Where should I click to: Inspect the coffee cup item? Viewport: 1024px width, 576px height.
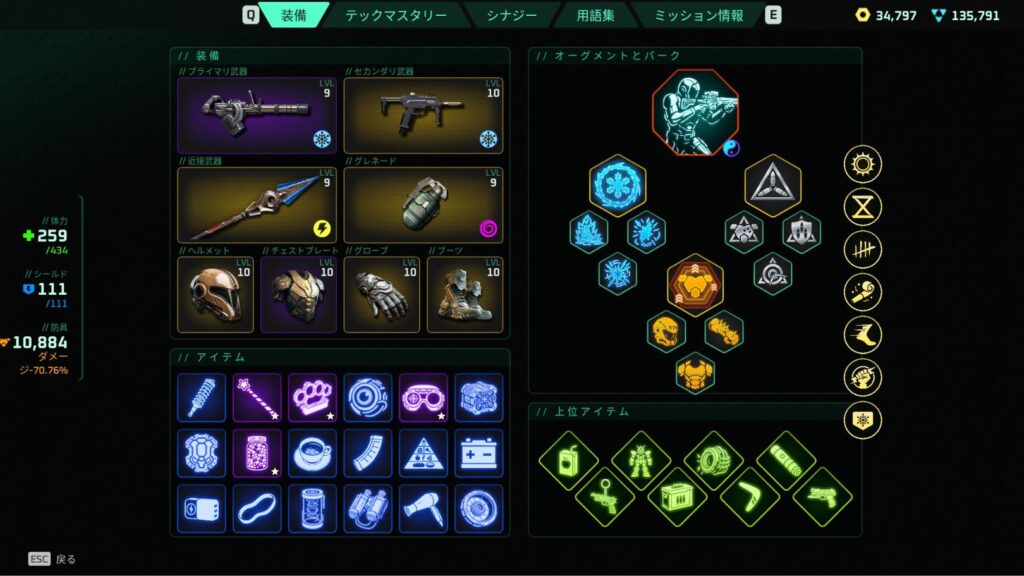[x=312, y=452]
